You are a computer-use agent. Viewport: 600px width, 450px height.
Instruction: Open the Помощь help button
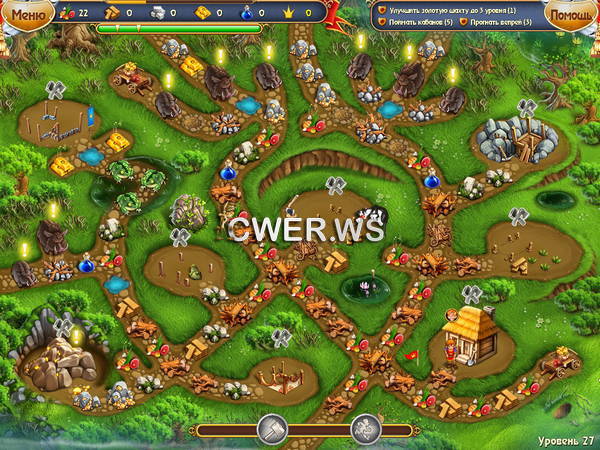pos(570,15)
